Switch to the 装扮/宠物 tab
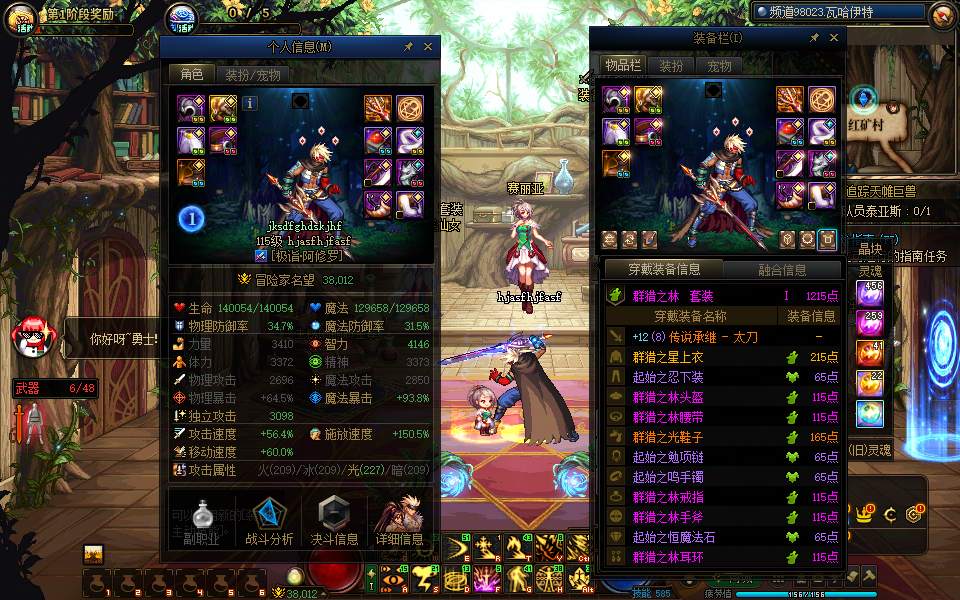Image resolution: width=960 pixels, height=600 pixels. coord(251,74)
